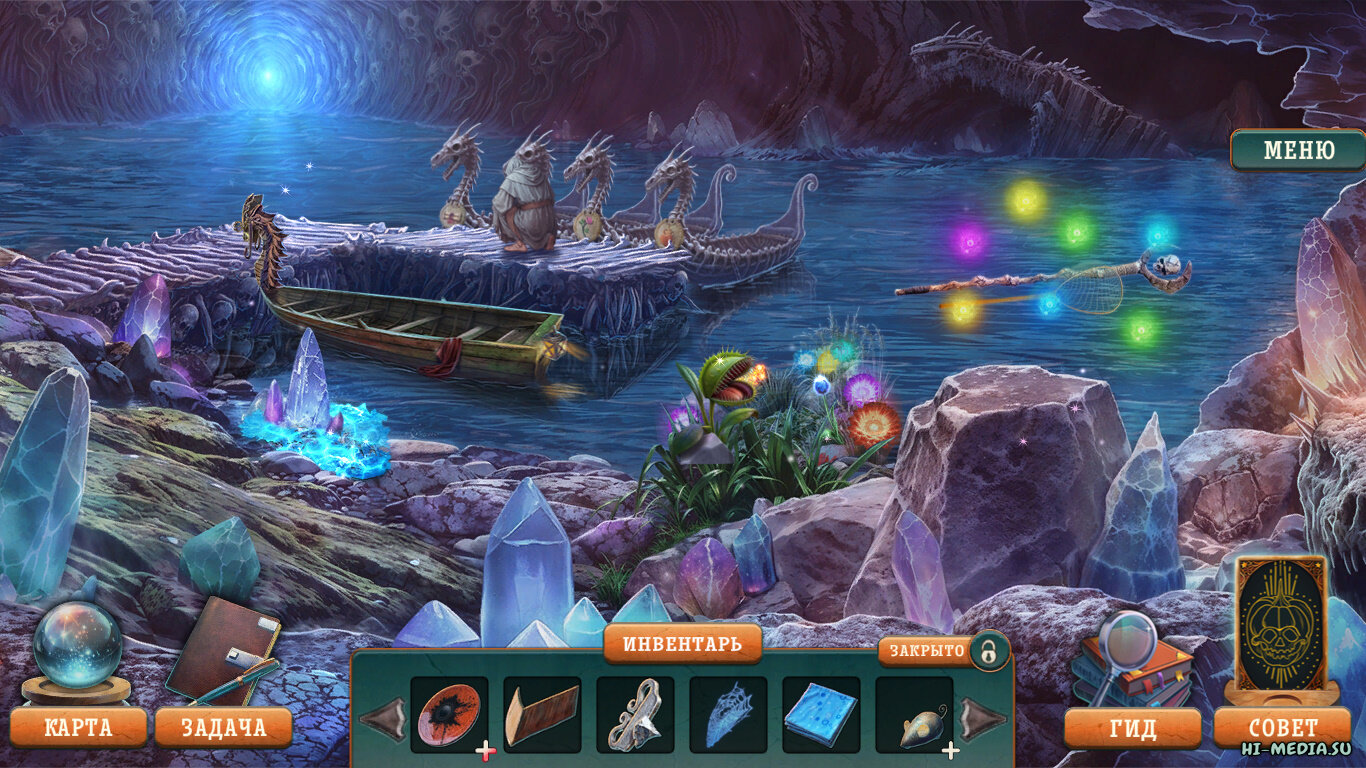1366x768 pixels.
Task: Click the books with magnifying glass
Action: point(1131,662)
